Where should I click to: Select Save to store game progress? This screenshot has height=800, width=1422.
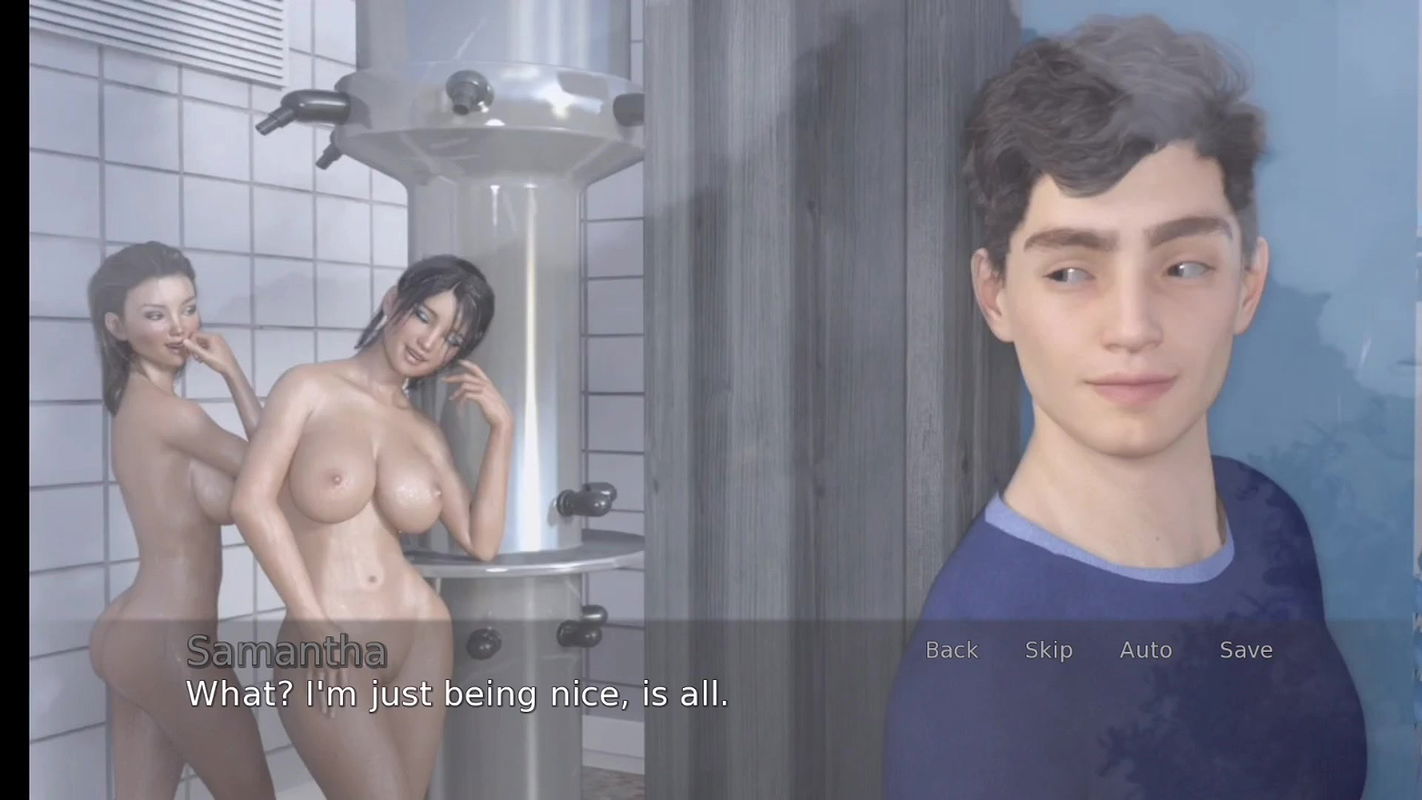tap(1246, 650)
